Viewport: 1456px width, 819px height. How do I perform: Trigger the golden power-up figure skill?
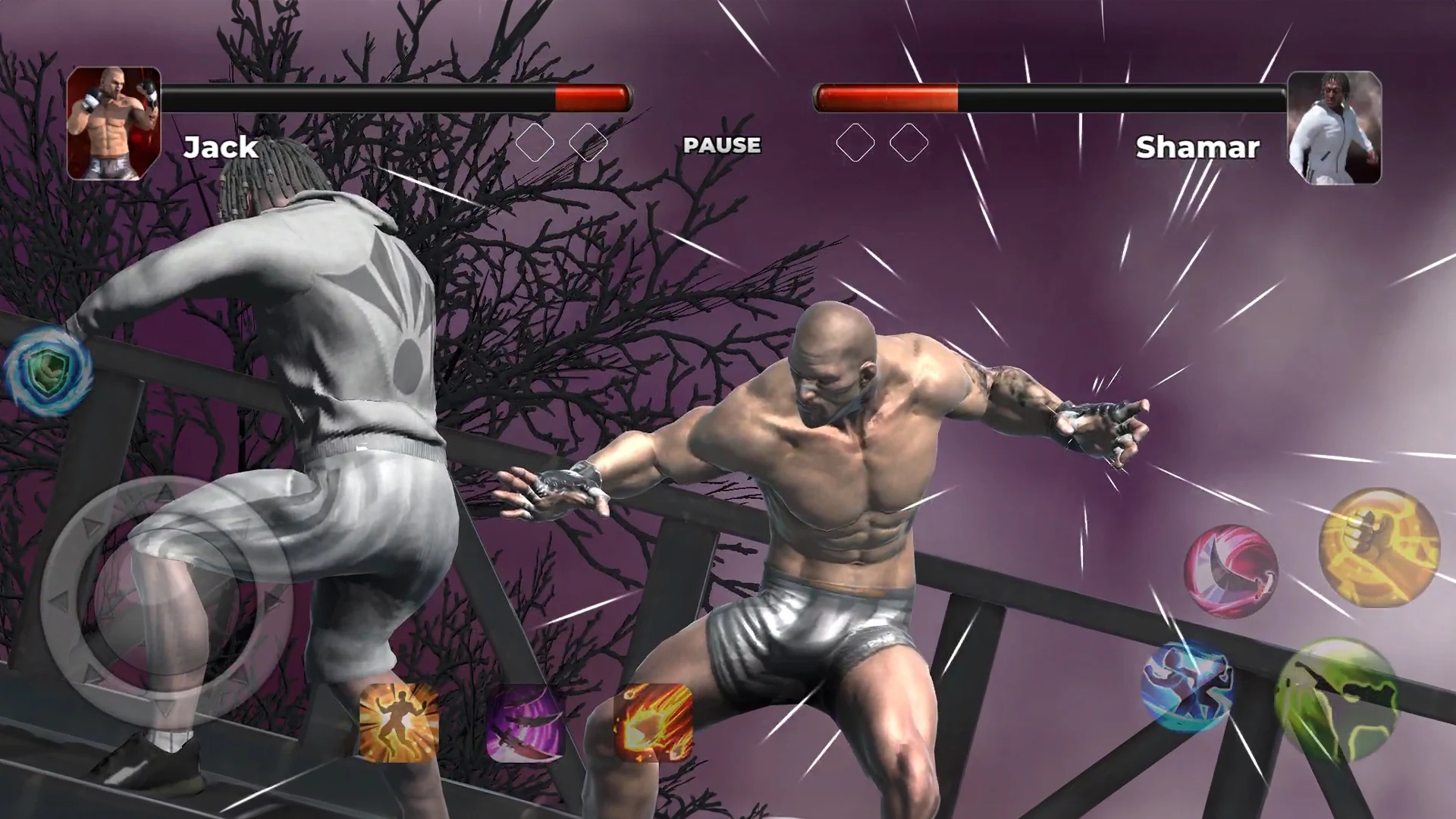click(399, 723)
